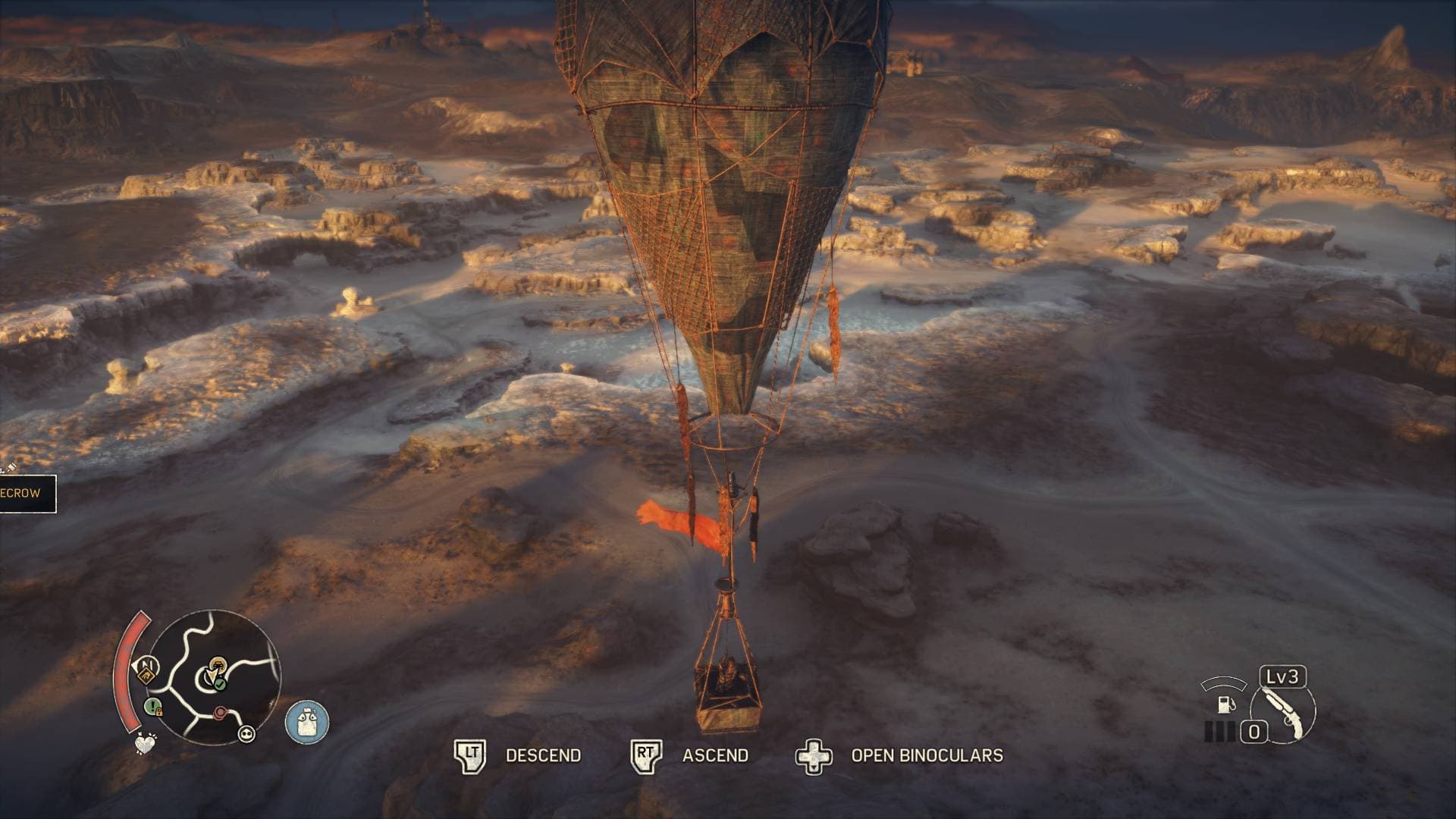Screen dimensions: 1456x819
Task: Click the heart health icon below the minimap
Action: [x=145, y=745]
